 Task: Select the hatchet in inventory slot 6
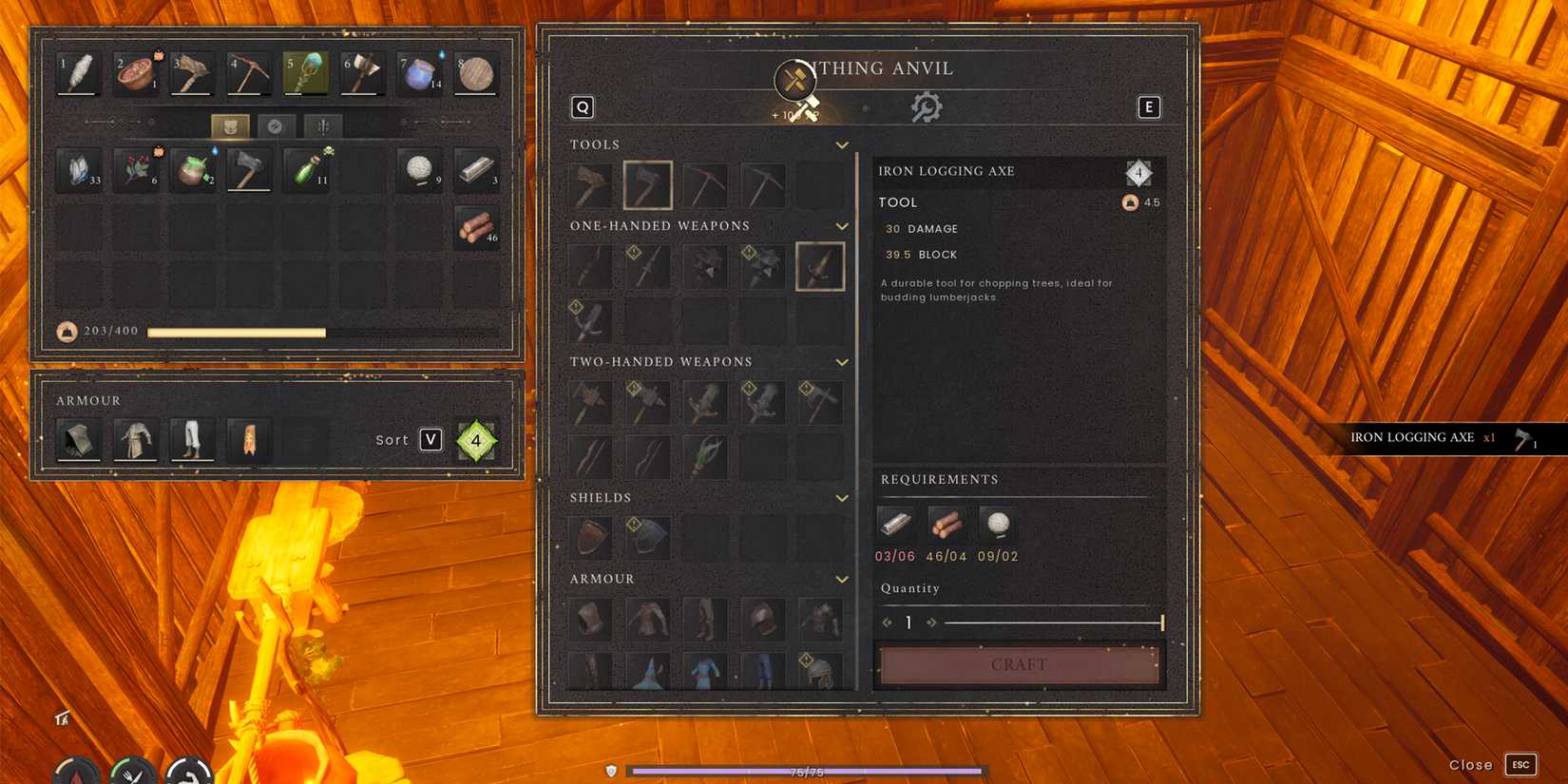point(362,72)
